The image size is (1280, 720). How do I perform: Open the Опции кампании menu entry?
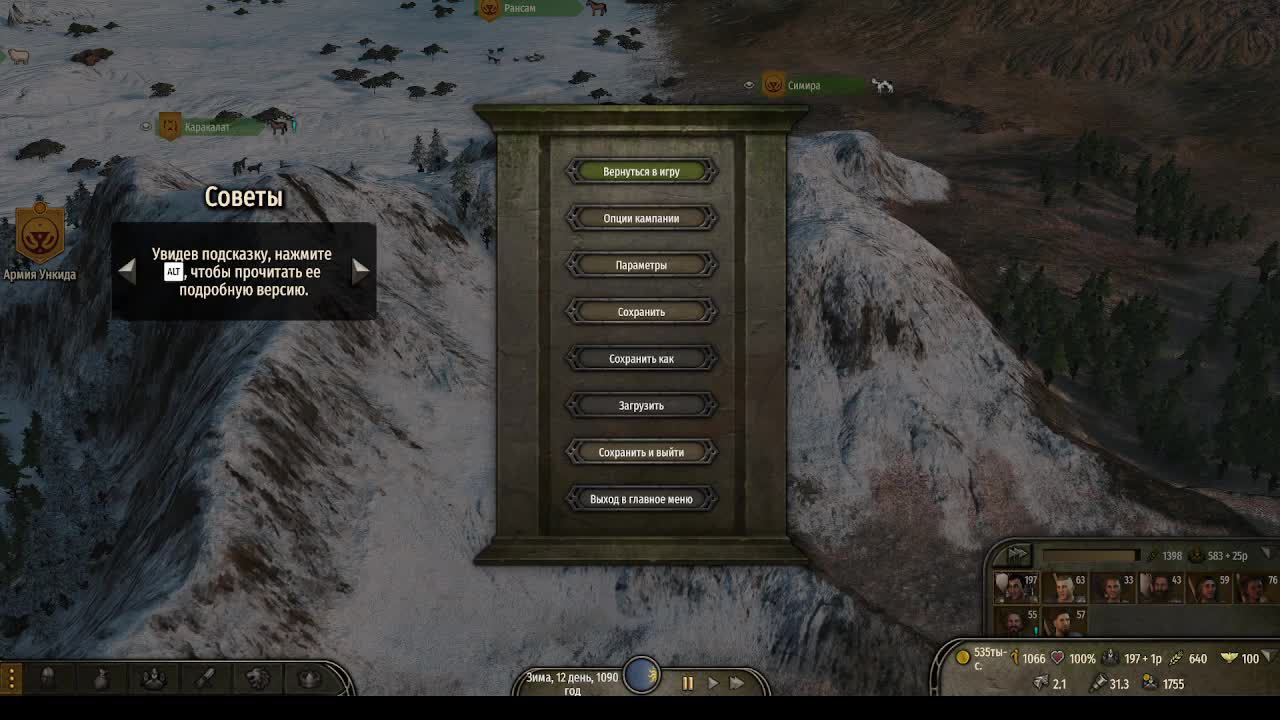641,218
